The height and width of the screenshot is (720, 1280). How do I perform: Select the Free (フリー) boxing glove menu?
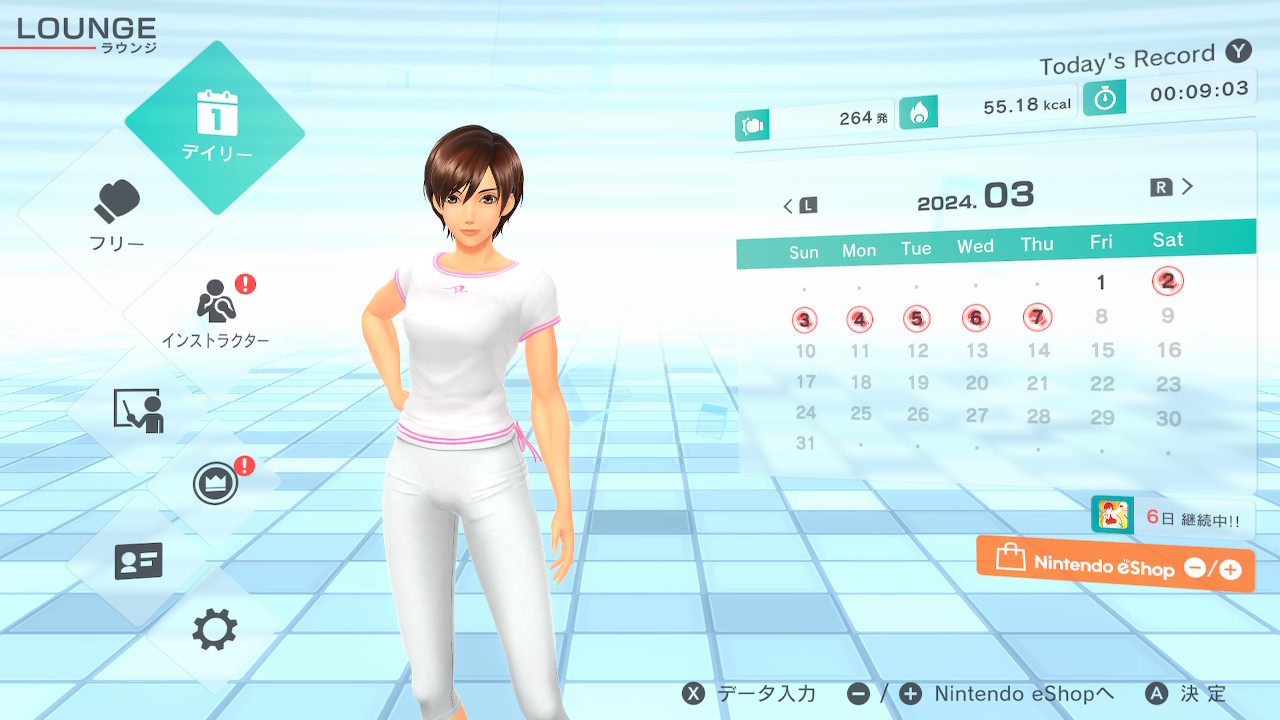pyautogui.click(x=118, y=215)
